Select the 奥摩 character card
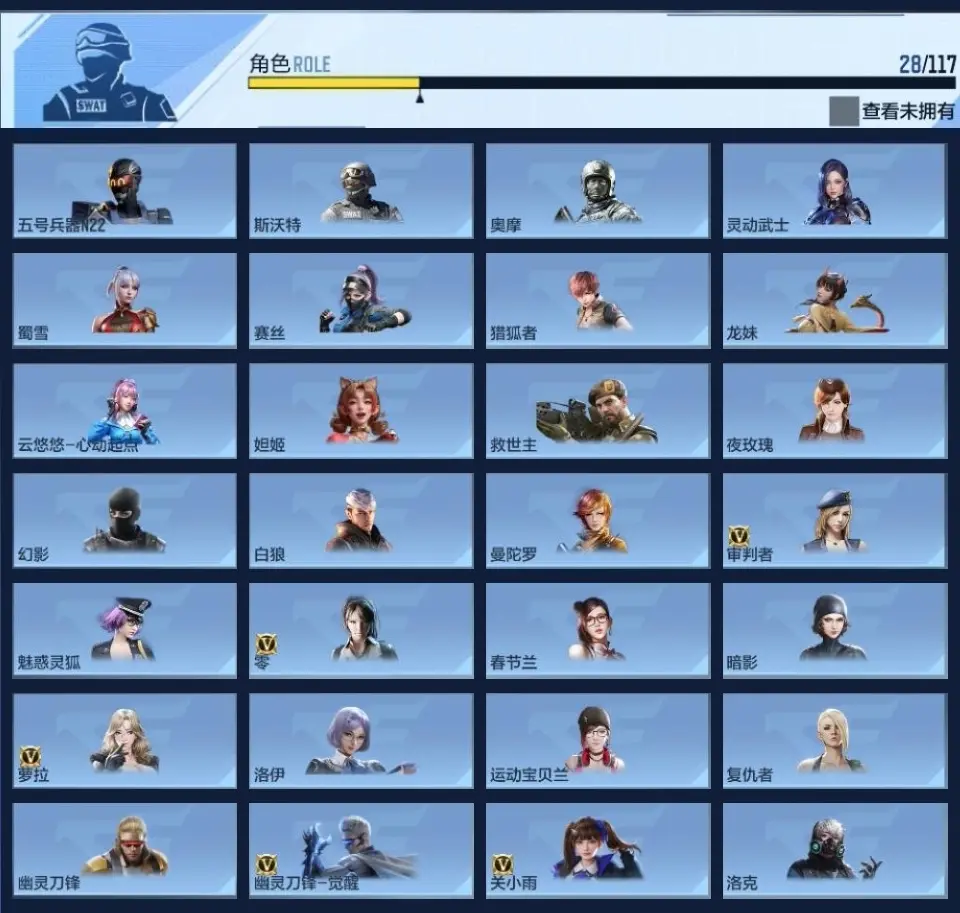The width and height of the screenshot is (960, 913). (598, 191)
